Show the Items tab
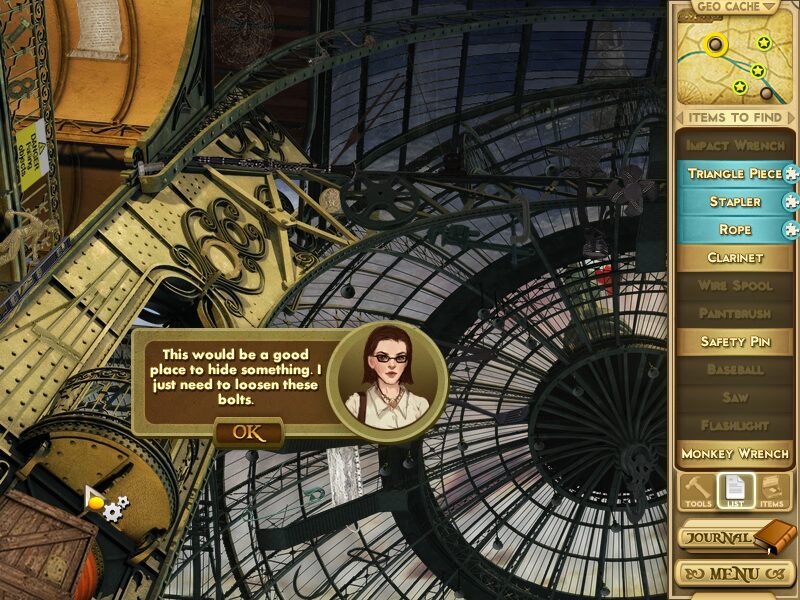800x600 pixels. coord(770,491)
